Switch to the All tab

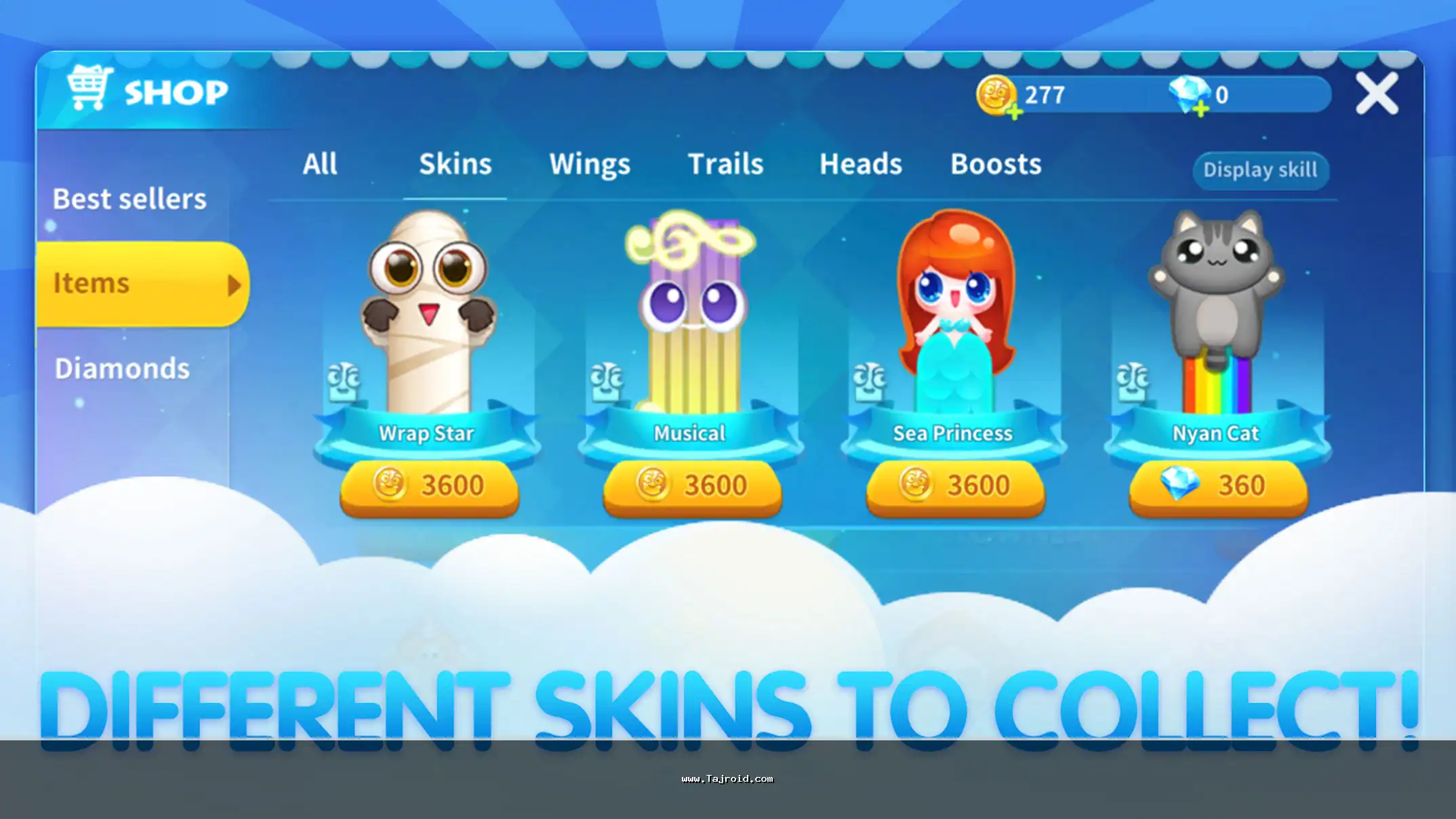[319, 164]
